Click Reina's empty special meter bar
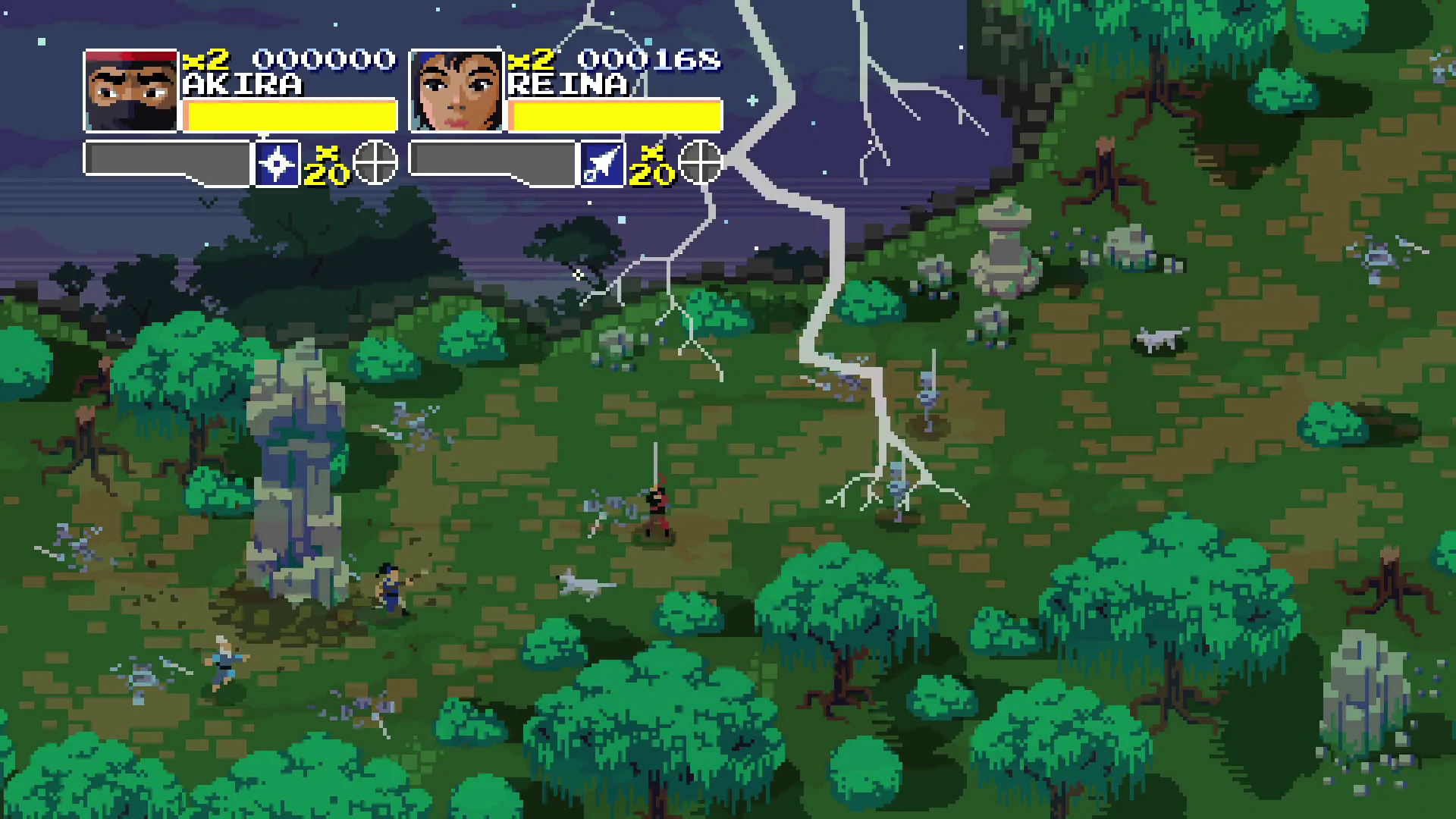Viewport: 1456px width, 819px height. pos(493,158)
